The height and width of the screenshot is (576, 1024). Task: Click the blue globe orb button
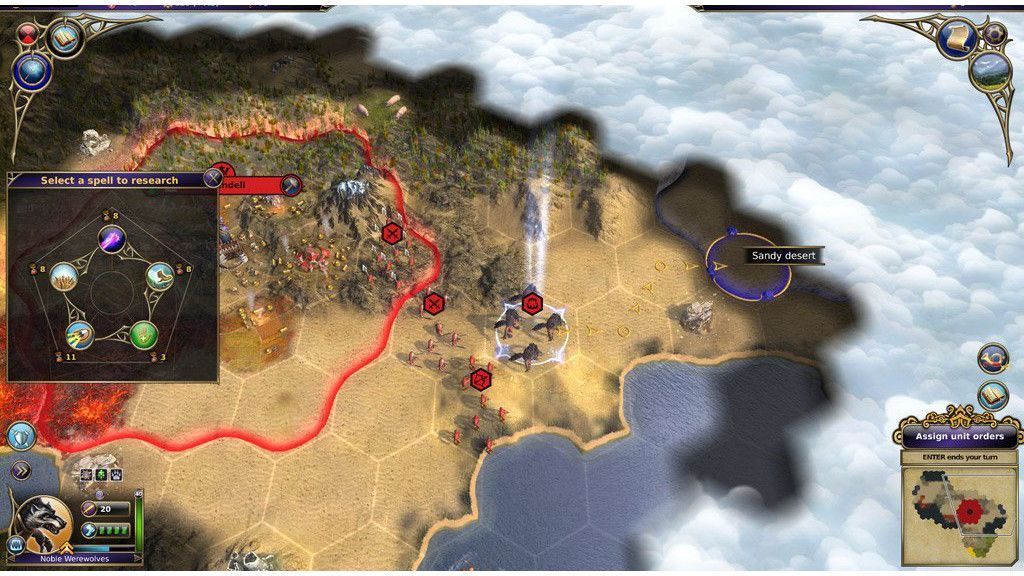[x=30, y=70]
